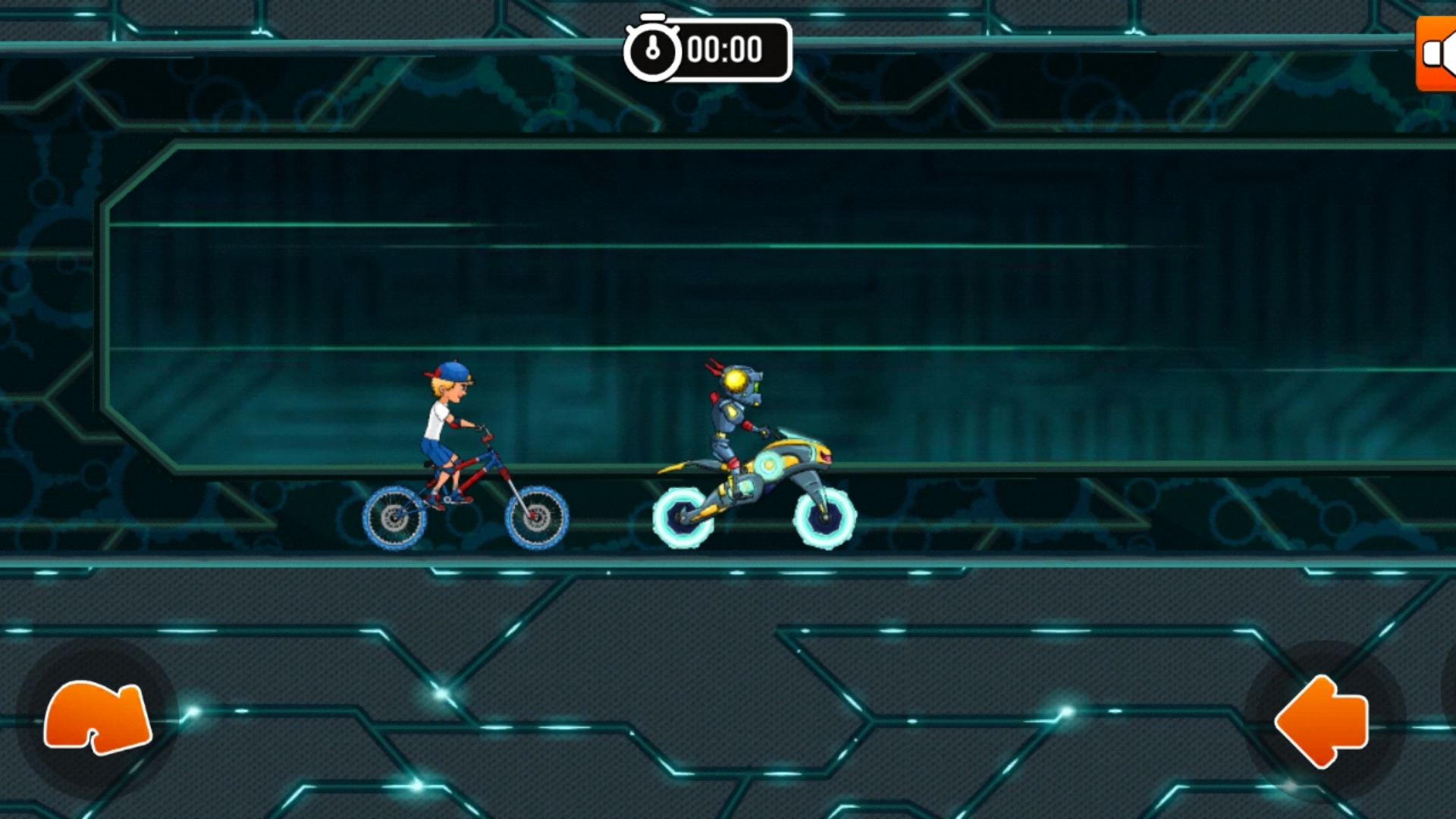Tap the orange curved tilt arrow
The image size is (1456, 819).
(97, 717)
